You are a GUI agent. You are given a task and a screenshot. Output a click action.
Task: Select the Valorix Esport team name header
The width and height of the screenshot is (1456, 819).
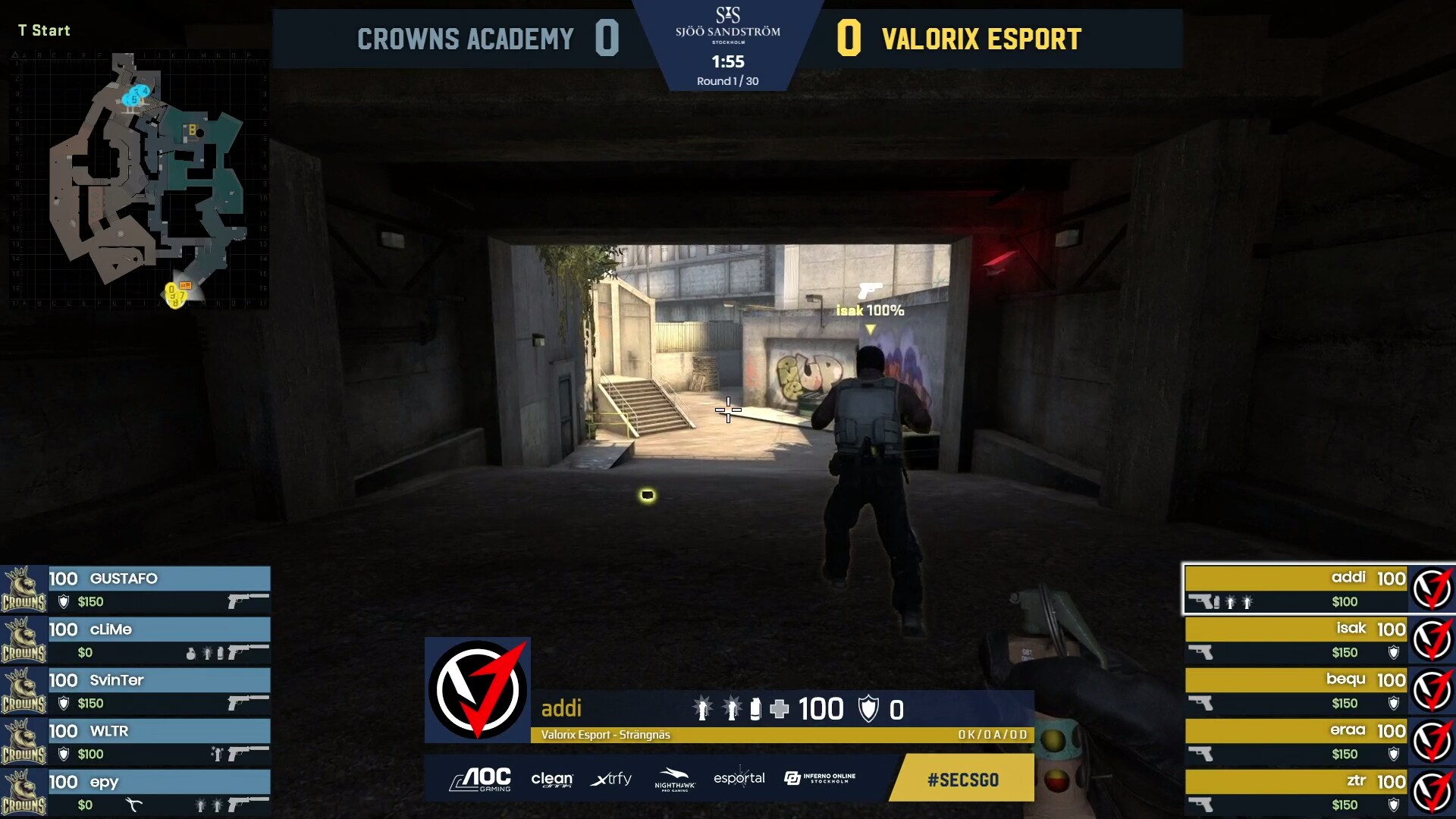[x=982, y=39]
